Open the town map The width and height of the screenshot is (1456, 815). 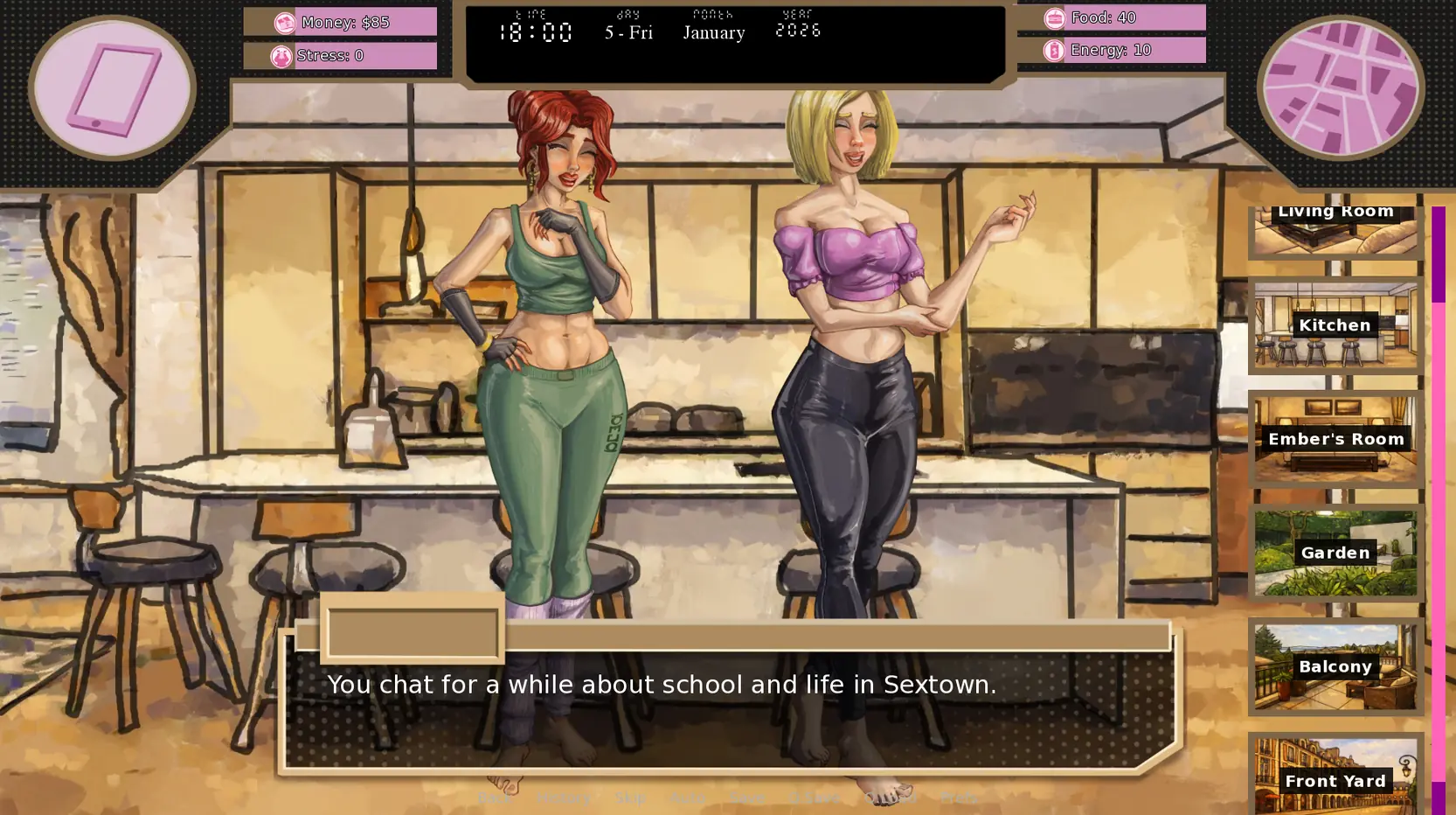tap(1340, 88)
